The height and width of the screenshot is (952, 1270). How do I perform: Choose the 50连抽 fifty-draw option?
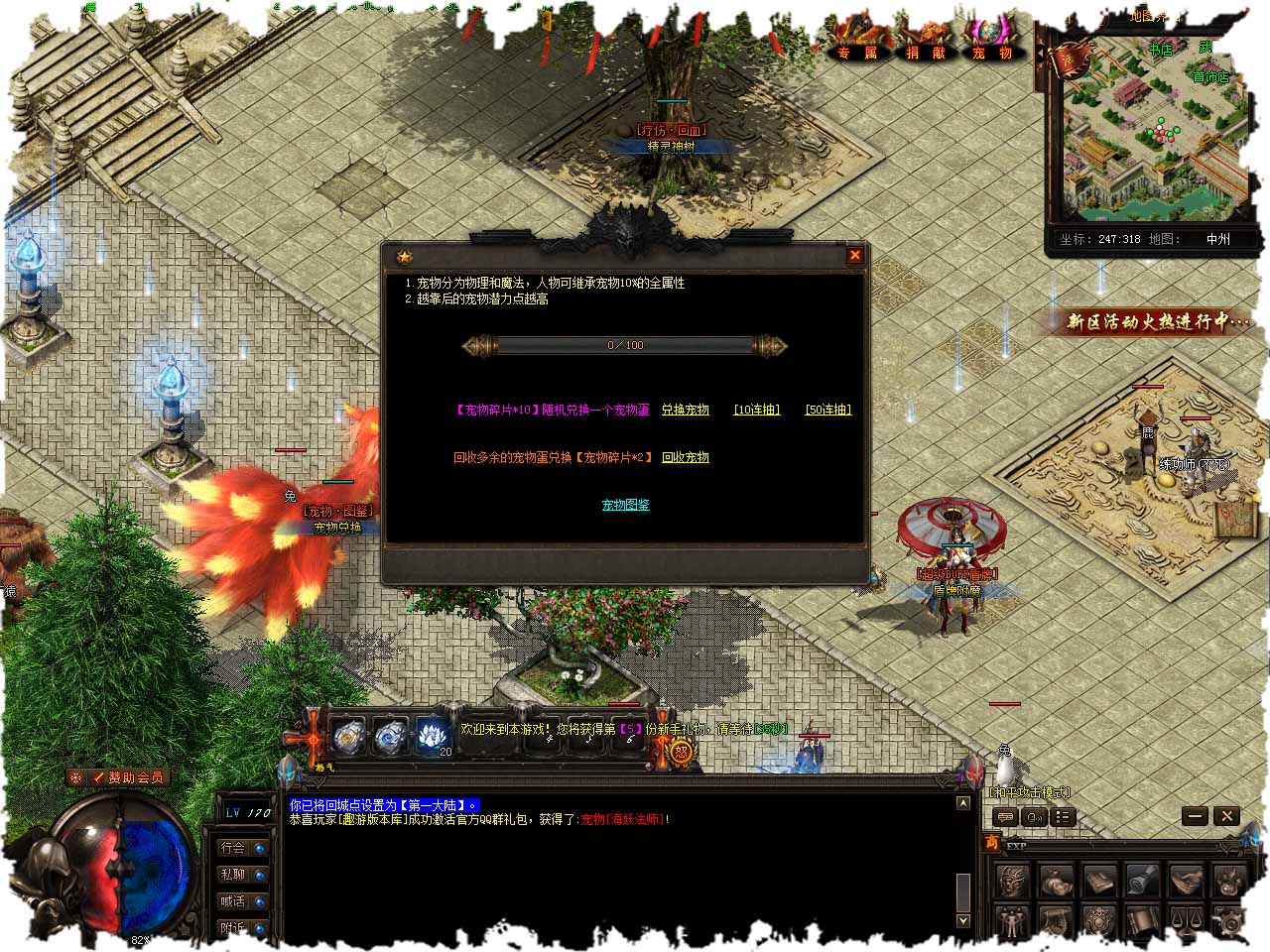pyautogui.click(x=828, y=410)
